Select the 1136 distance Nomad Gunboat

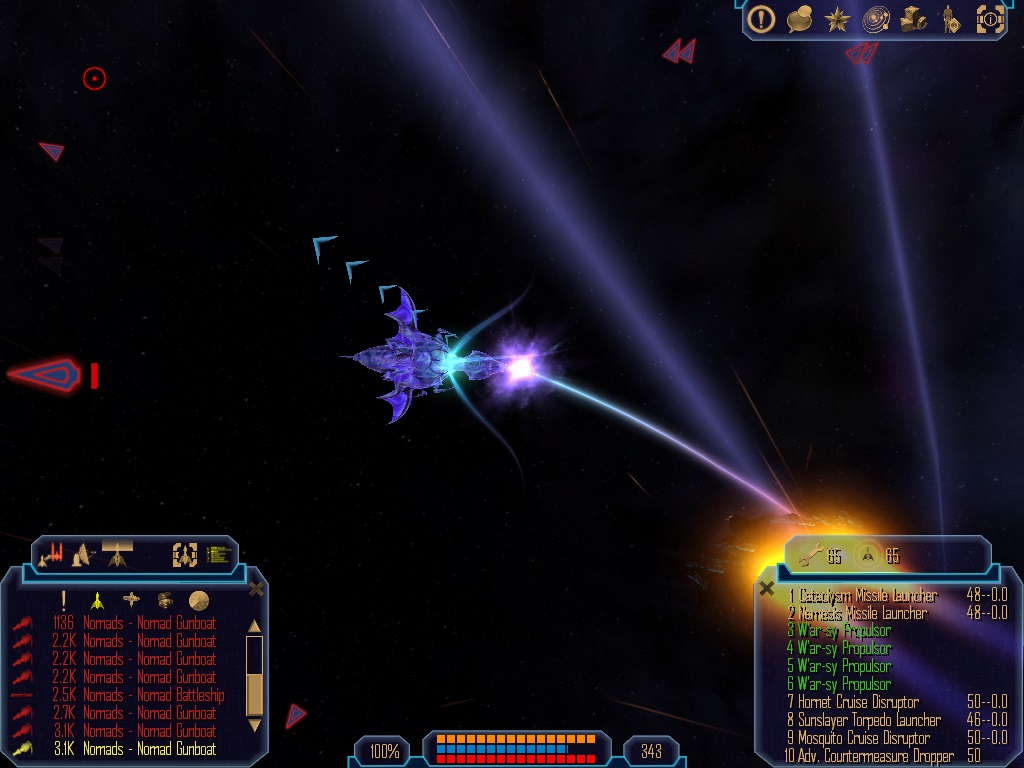(x=149, y=623)
